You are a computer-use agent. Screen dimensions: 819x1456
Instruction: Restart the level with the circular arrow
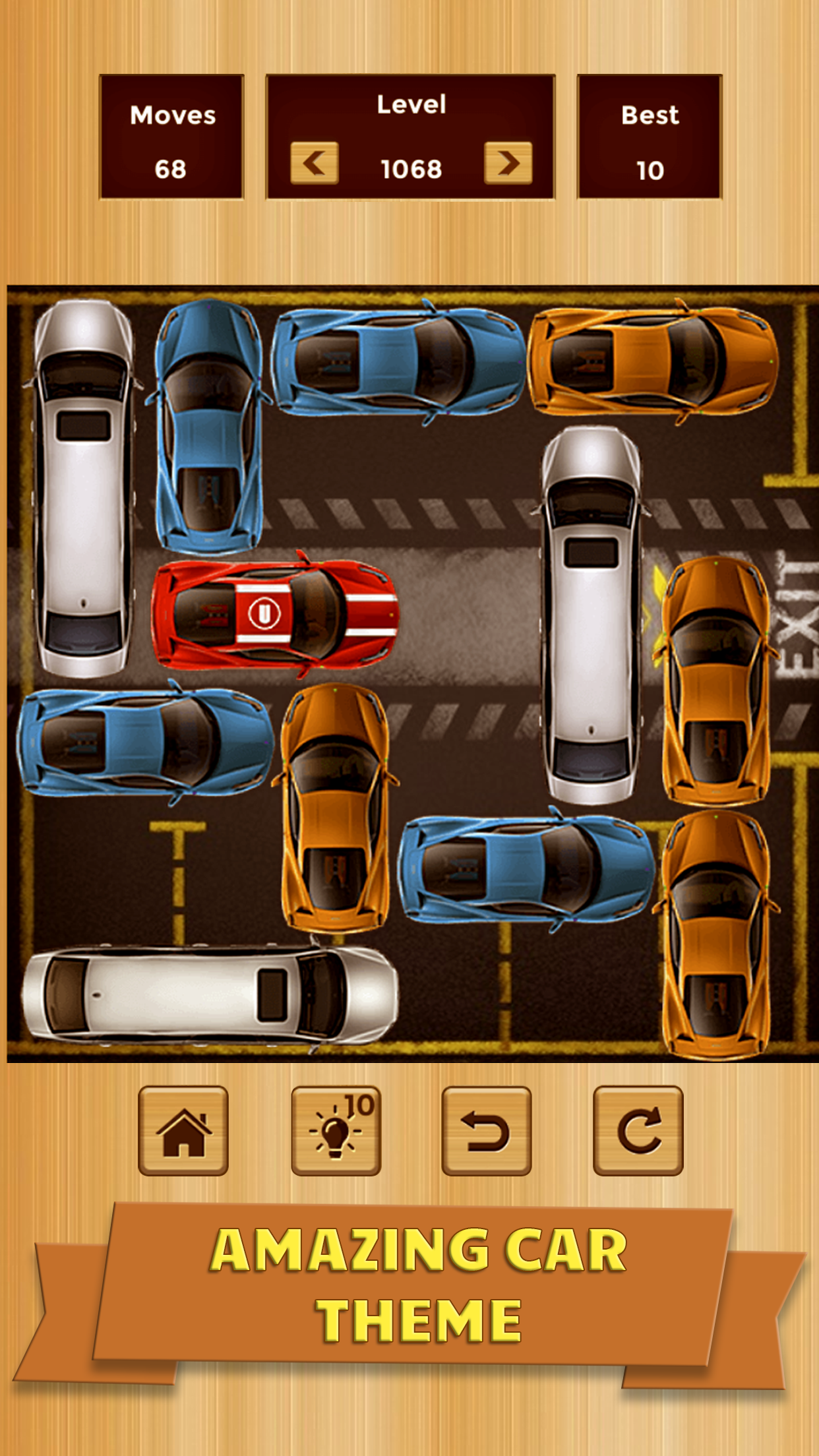click(x=638, y=1130)
